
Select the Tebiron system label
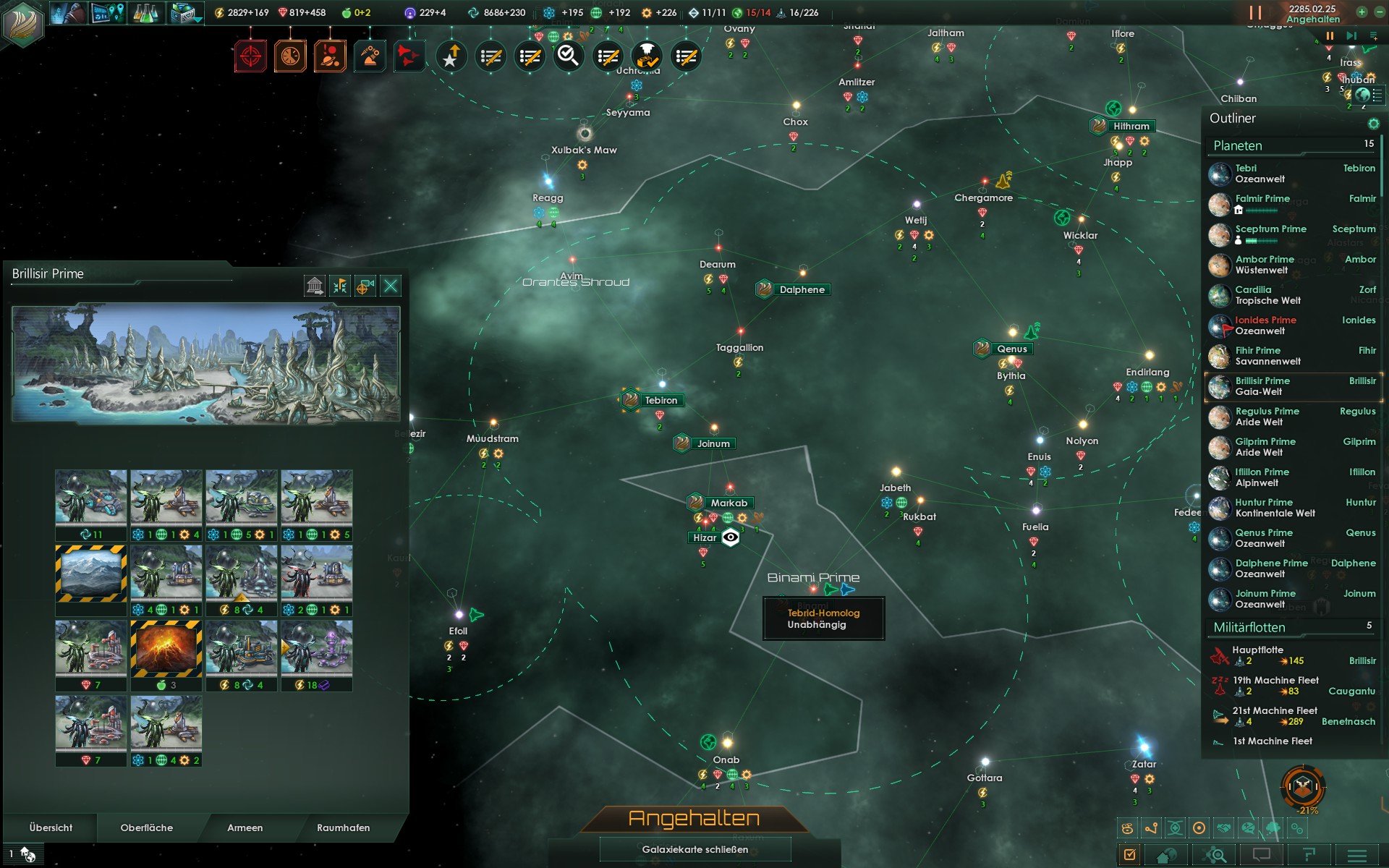pyautogui.click(x=660, y=401)
